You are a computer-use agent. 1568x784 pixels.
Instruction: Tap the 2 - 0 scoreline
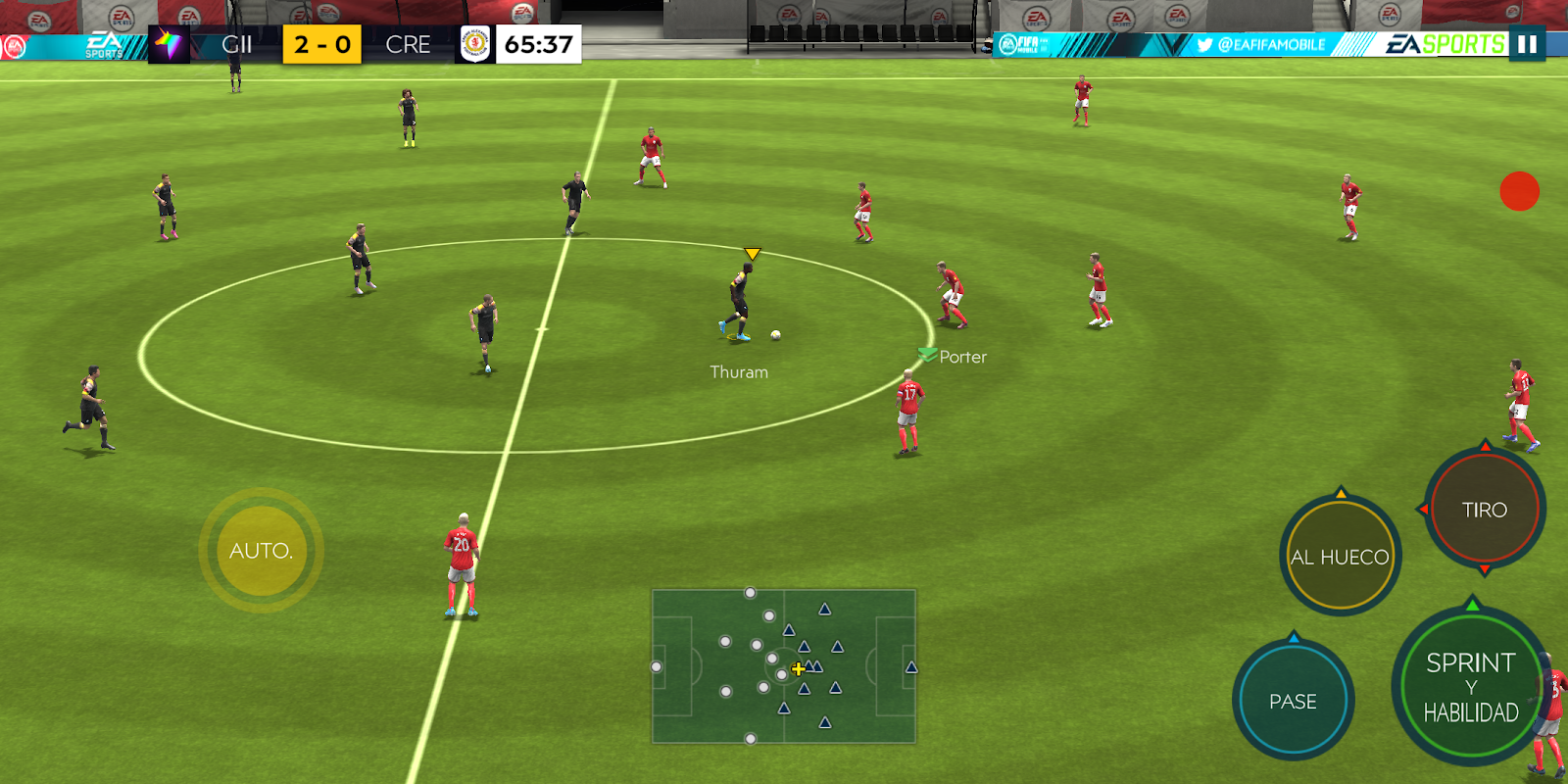click(320, 43)
